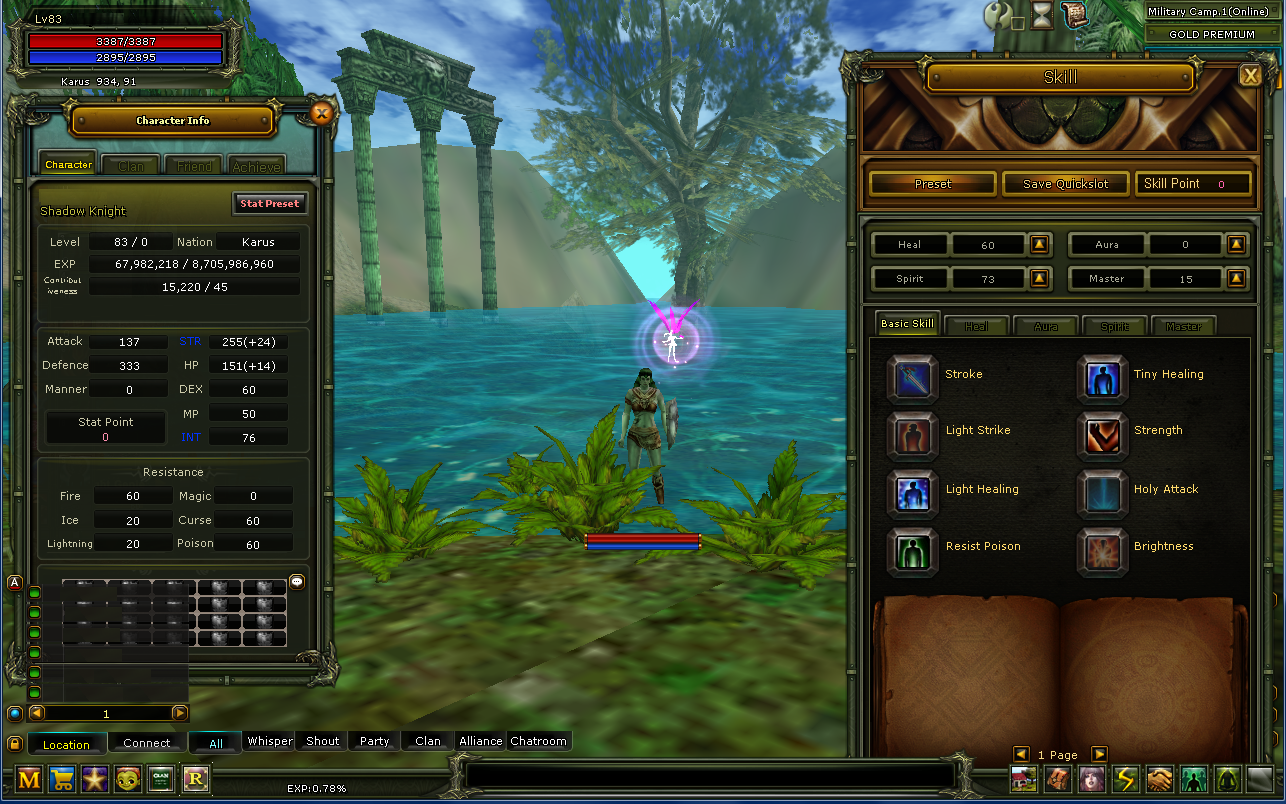Show the Achieve tab
The width and height of the screenshot is (1286, 804).
(255, 166)
